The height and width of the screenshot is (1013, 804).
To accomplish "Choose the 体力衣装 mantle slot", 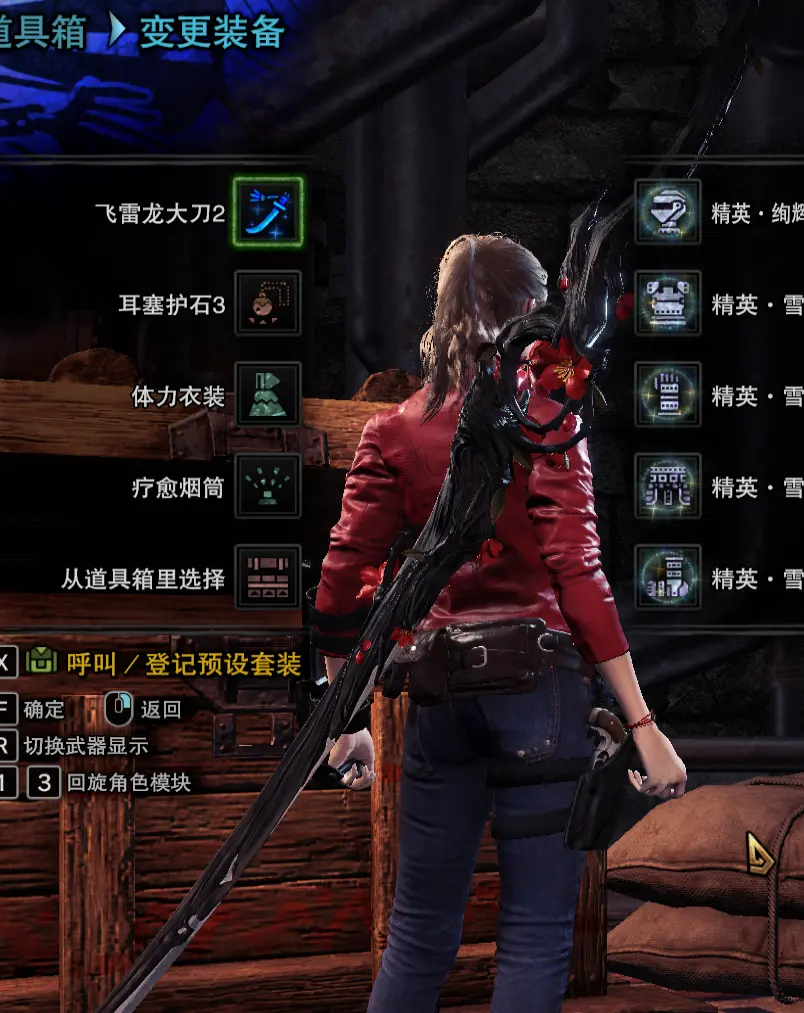I will (x=268, y=395).
